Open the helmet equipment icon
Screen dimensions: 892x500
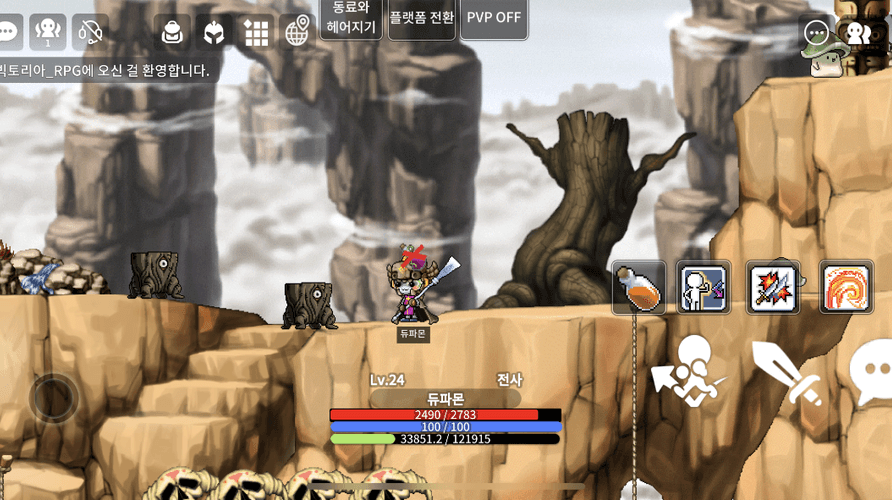pyautogui.click(x=214, y=32)
